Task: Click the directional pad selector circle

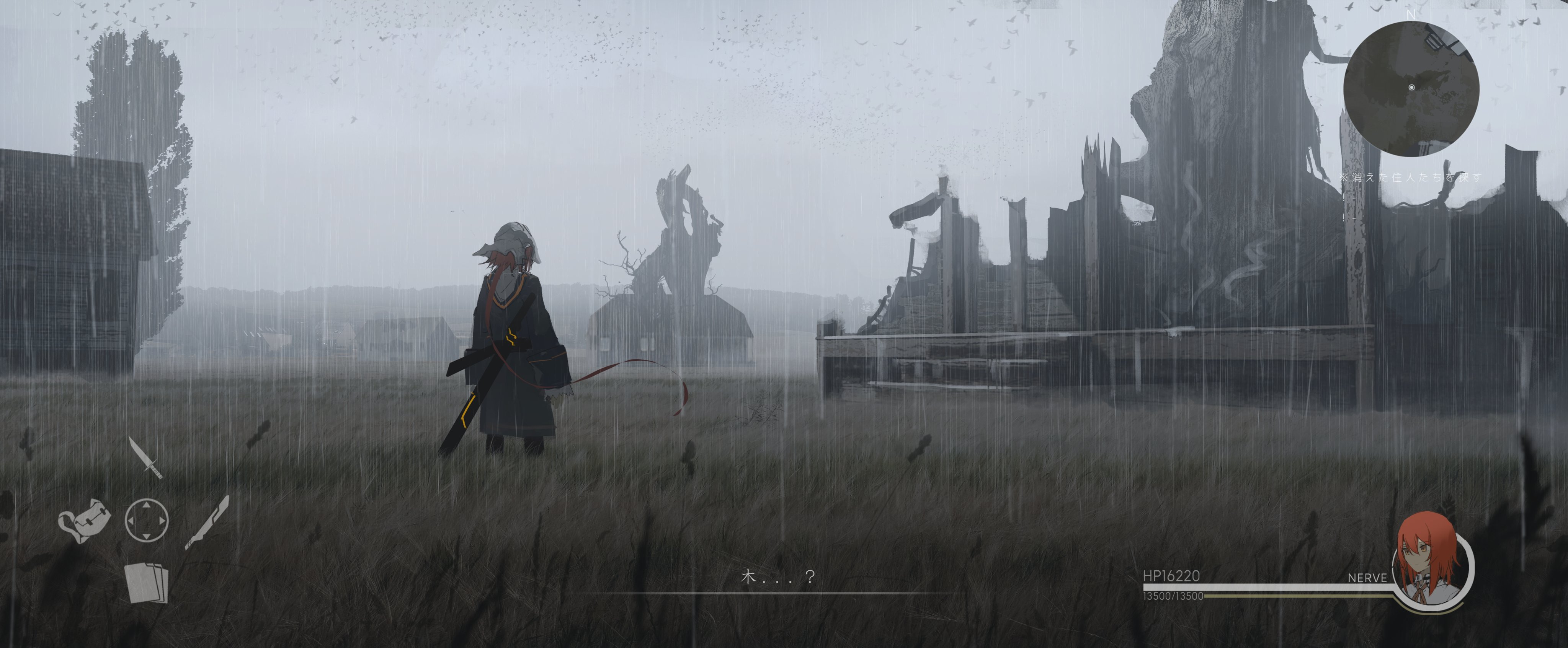Action: click(x=146, y=521)
